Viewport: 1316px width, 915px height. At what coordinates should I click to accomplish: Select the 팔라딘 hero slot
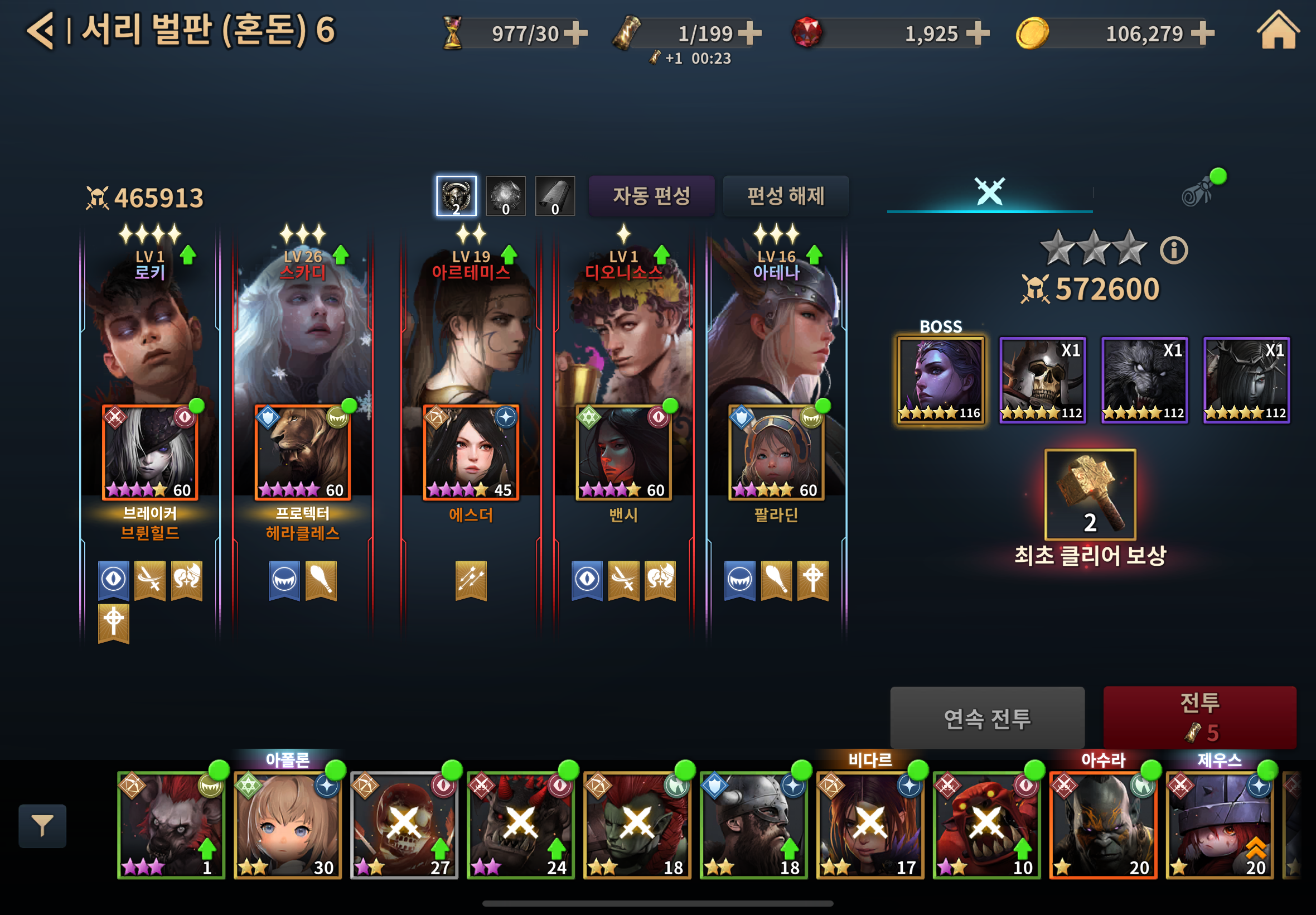point(776,452)
